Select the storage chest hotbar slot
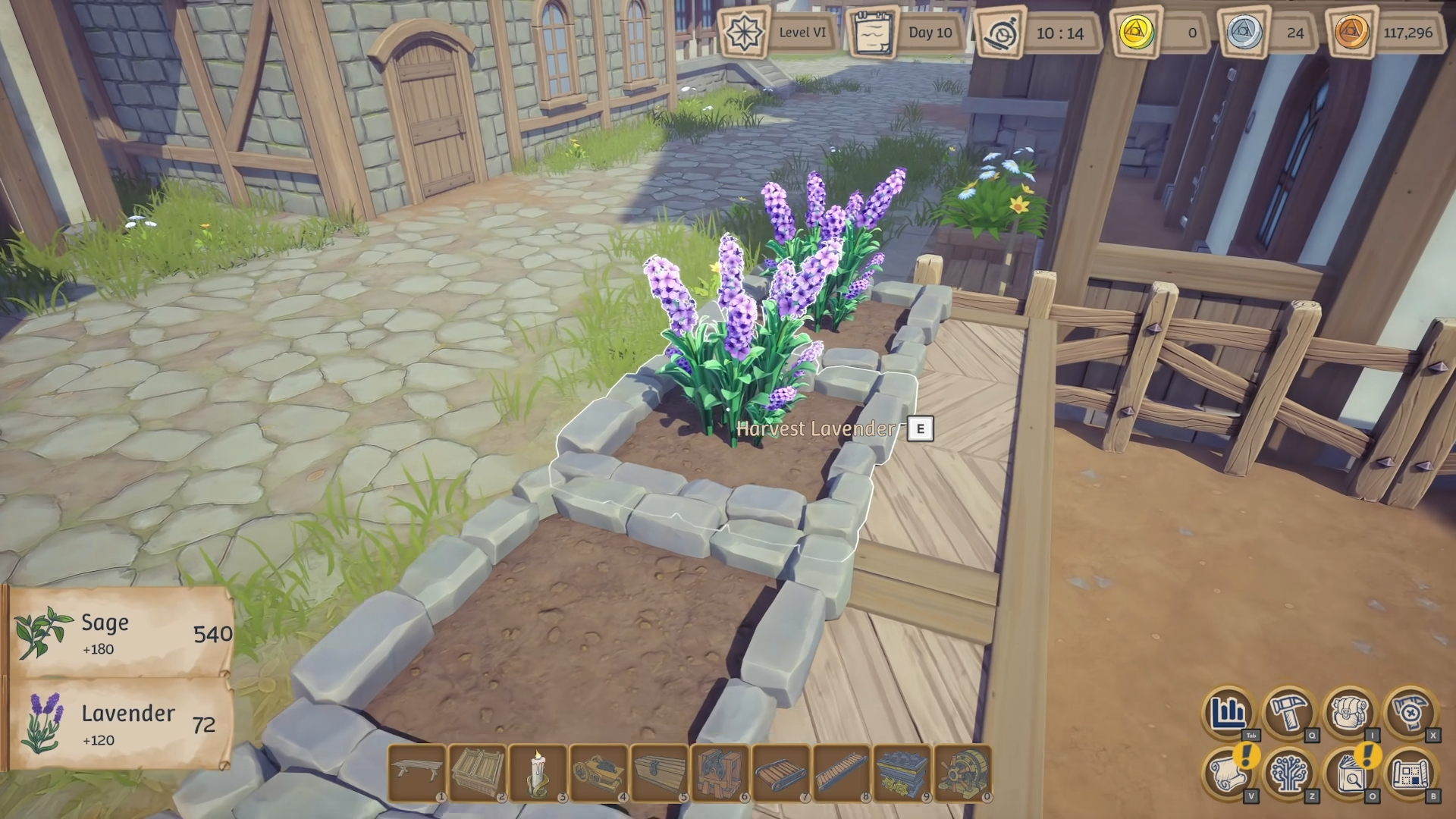Screen dimensions: 1456x819 tap(659, 772)
